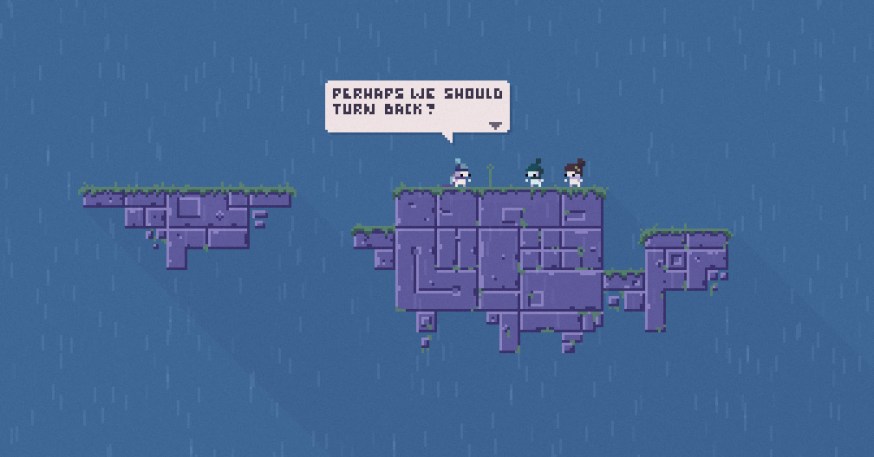Advance dialogue with the down arrow indicator
874x457 pixels.
(x=495, y=126)
